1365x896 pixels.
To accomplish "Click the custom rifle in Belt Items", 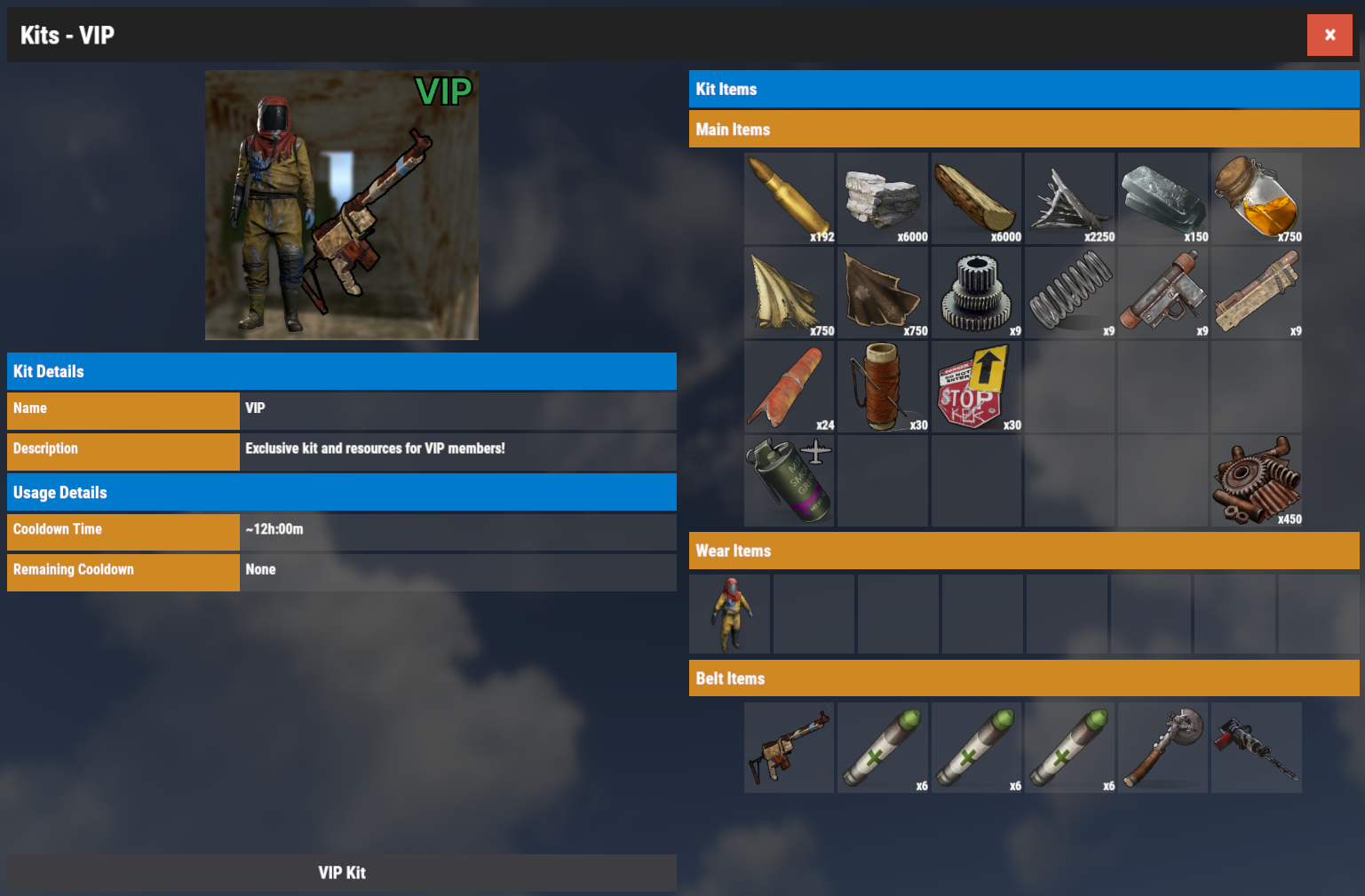I will pyautogui.click(x=789, y=747).
